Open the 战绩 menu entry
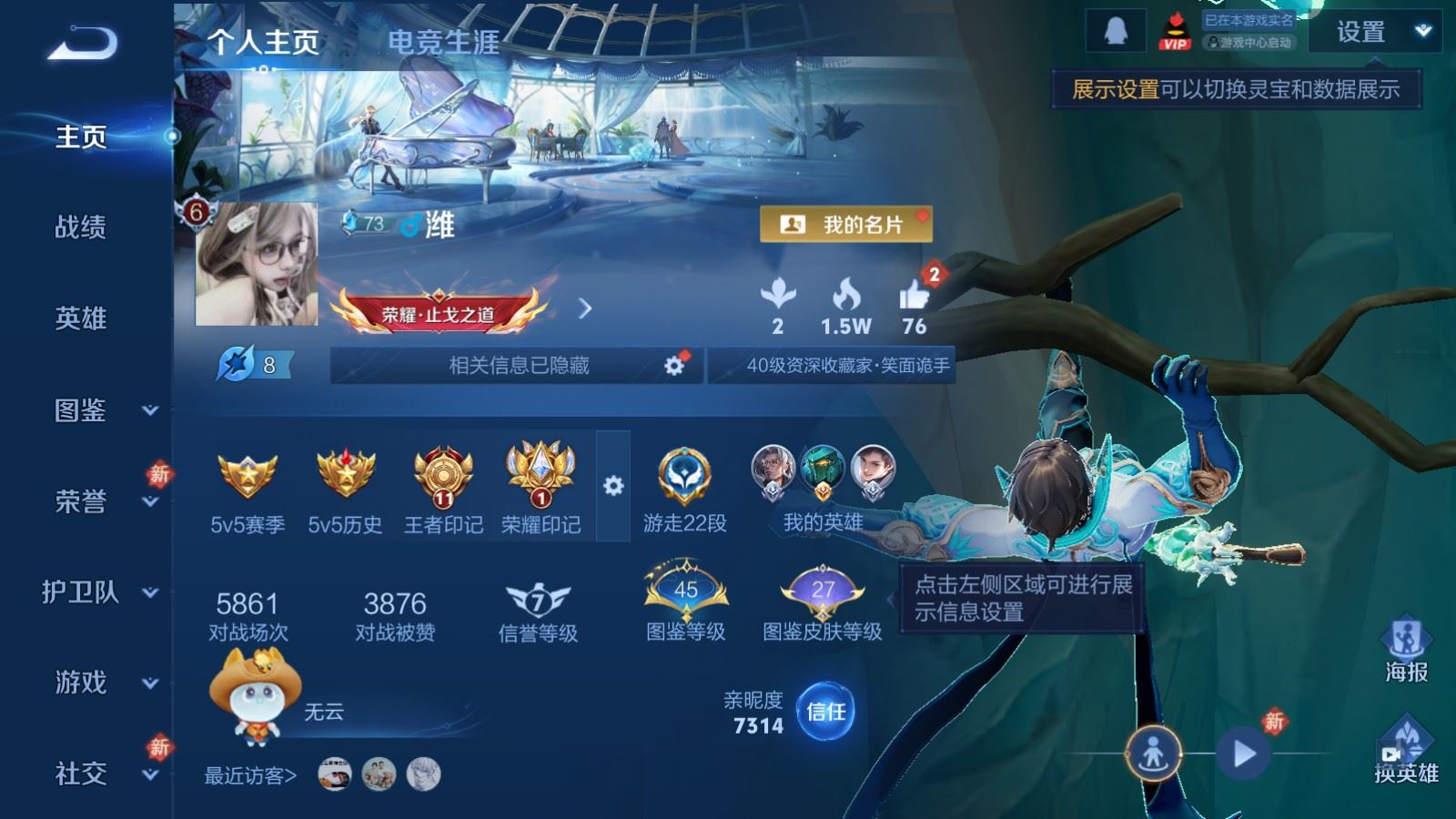Viewport: 1456px width, 819px height. [81, 227]
